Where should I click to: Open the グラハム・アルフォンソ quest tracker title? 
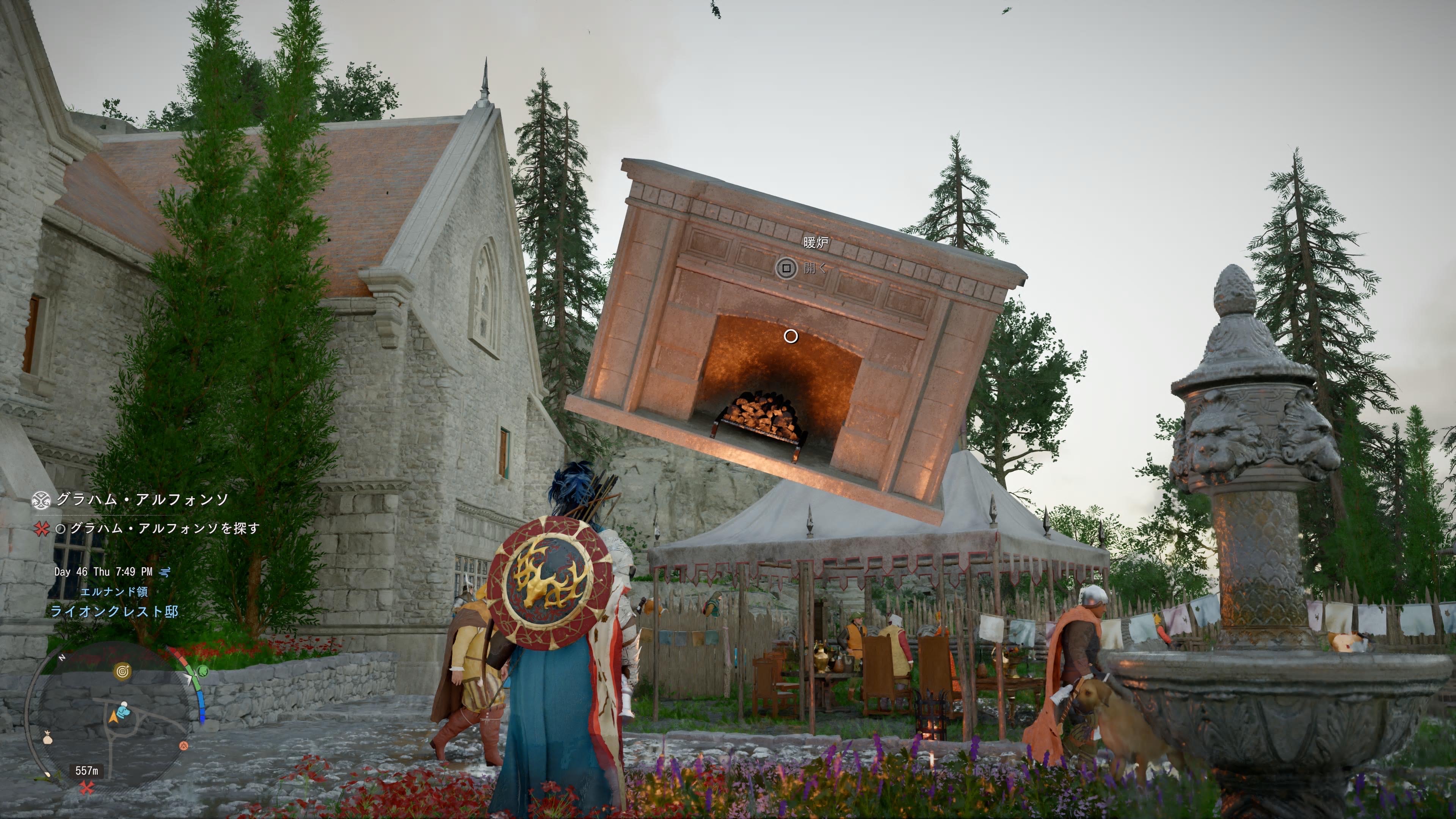tap(141, 500)
